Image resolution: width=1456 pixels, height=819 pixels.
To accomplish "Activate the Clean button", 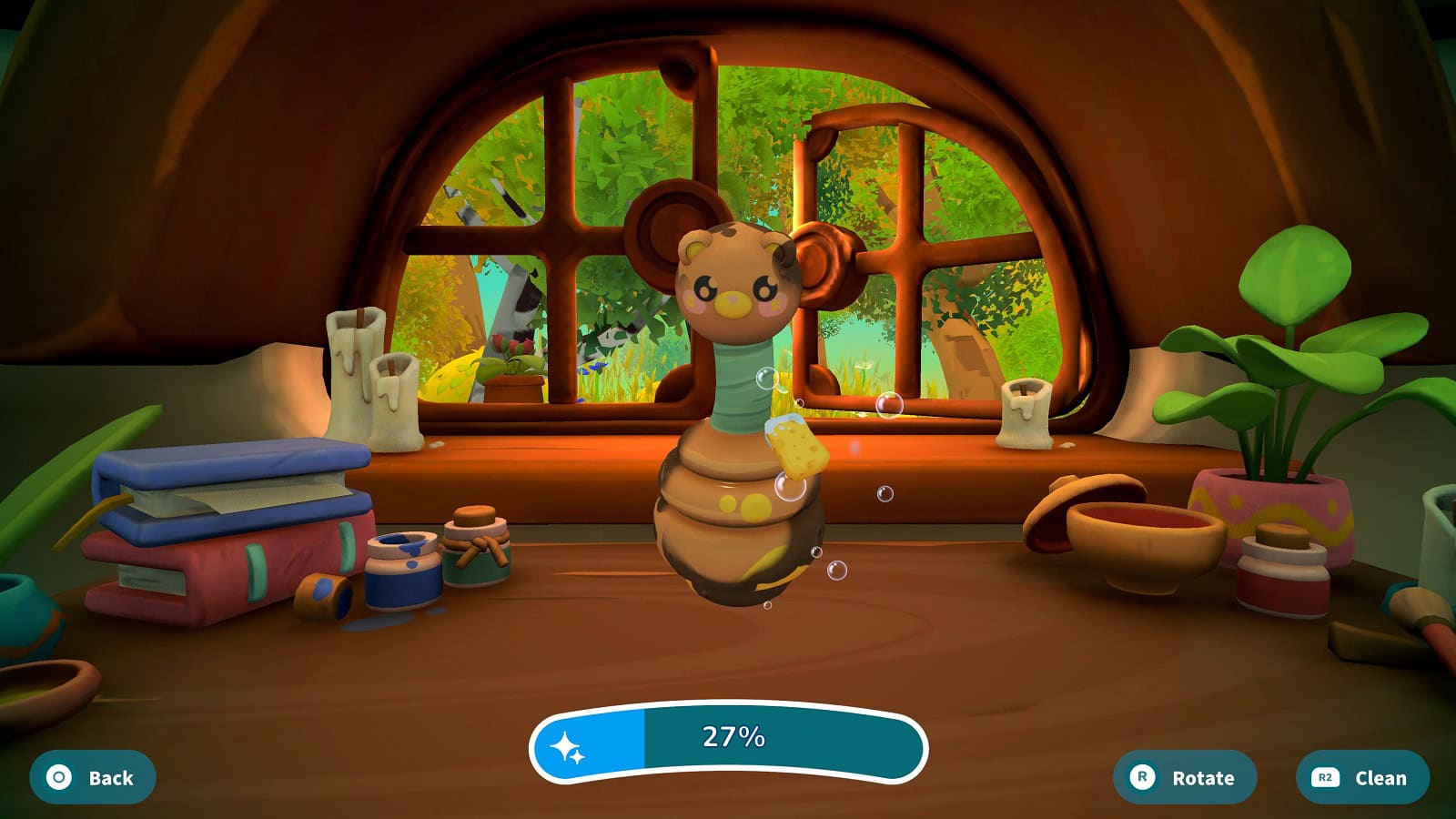I will tap(1362, 777).
